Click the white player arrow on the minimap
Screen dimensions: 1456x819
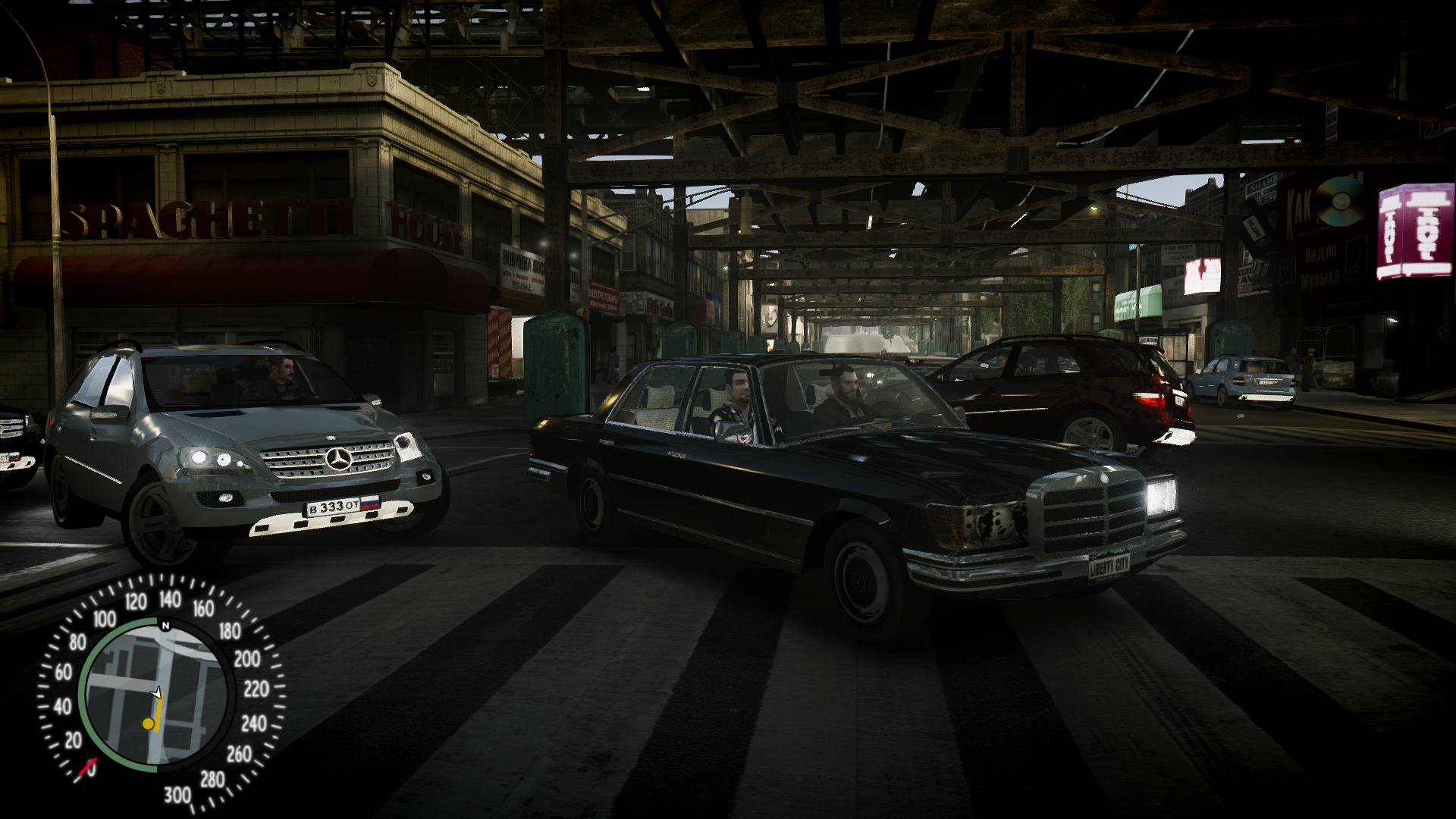157,692
